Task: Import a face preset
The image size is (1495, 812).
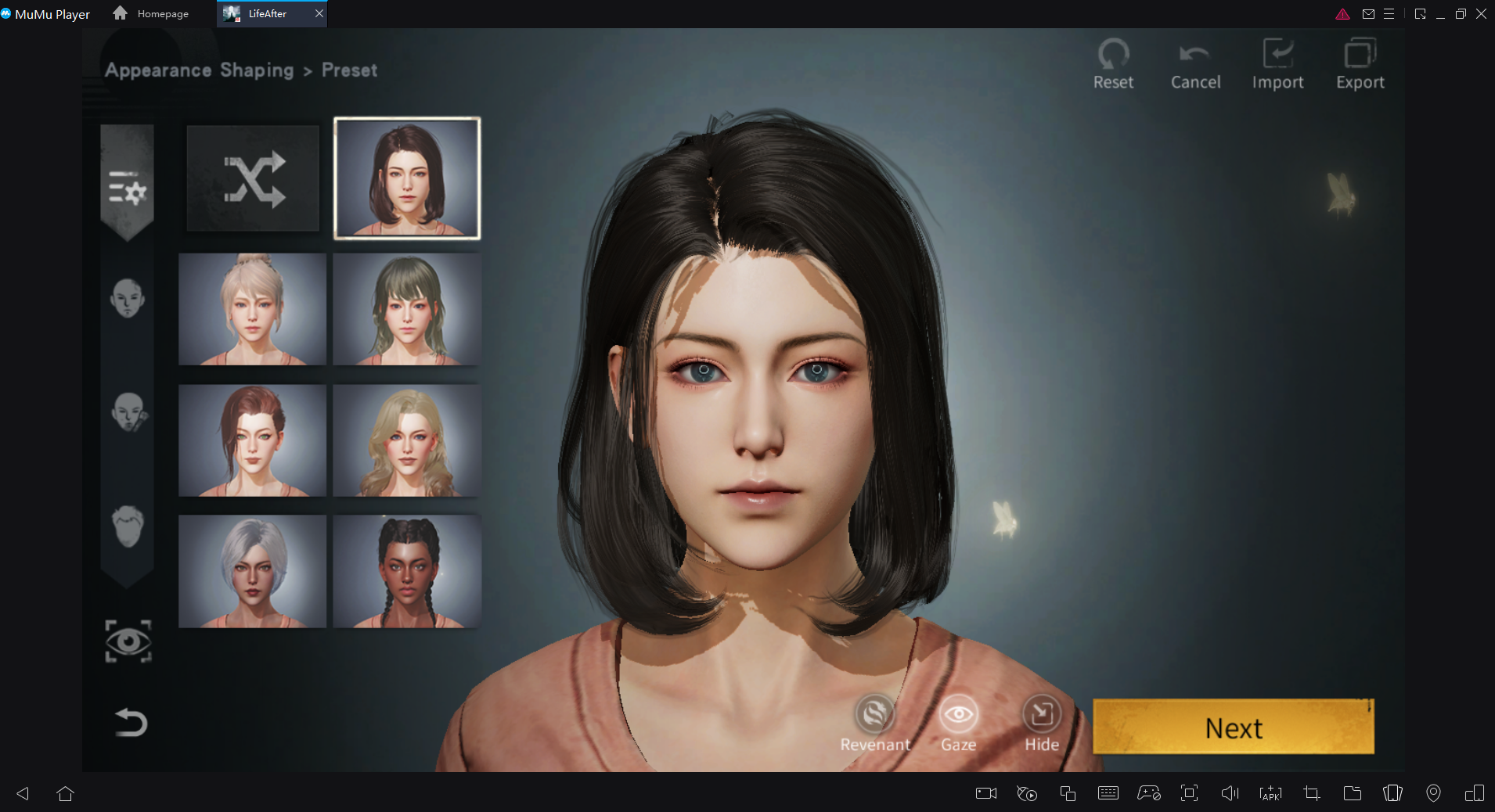Action: [x=1277, y=64]
